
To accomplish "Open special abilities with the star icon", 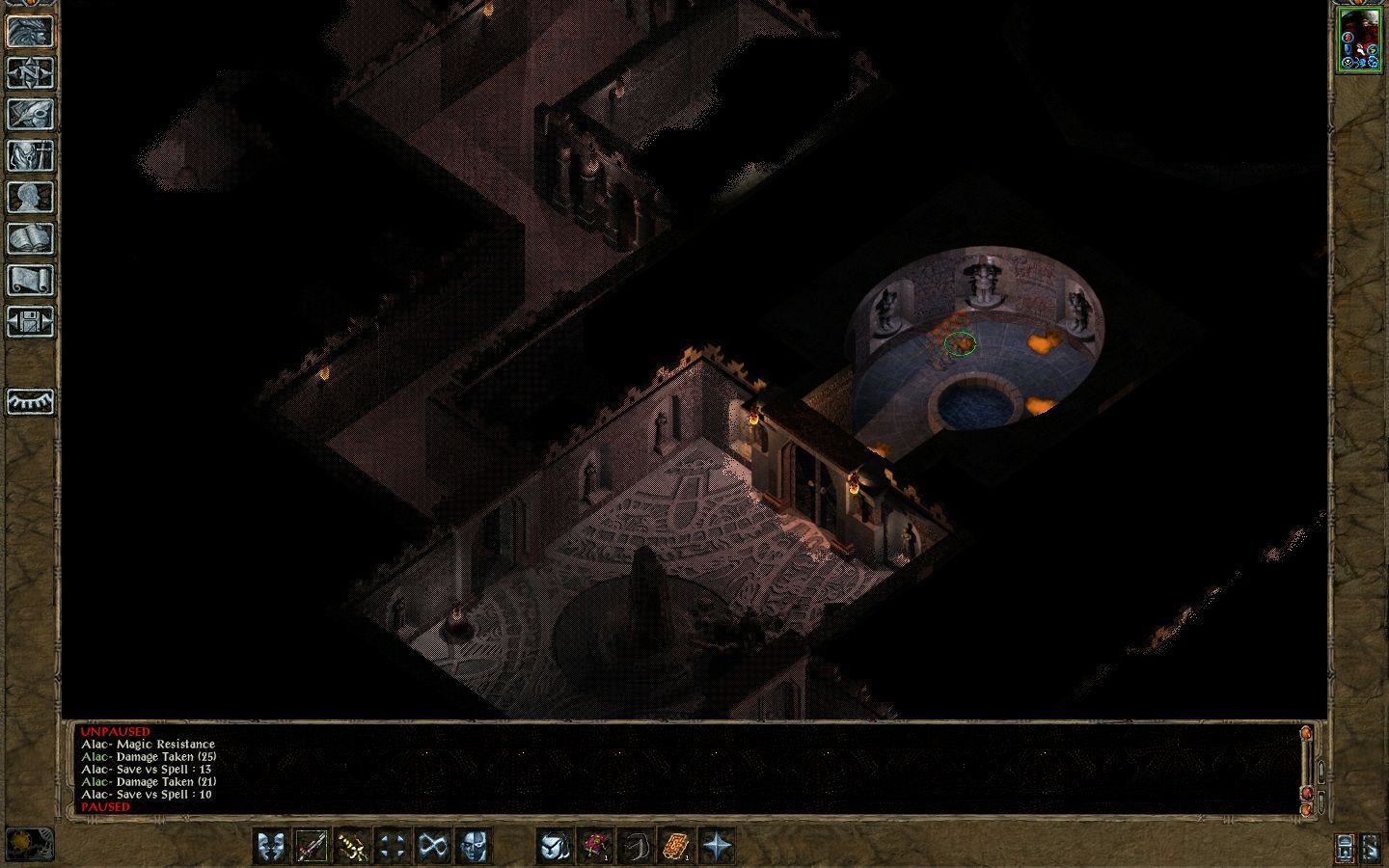I will (x=716, y=847).
